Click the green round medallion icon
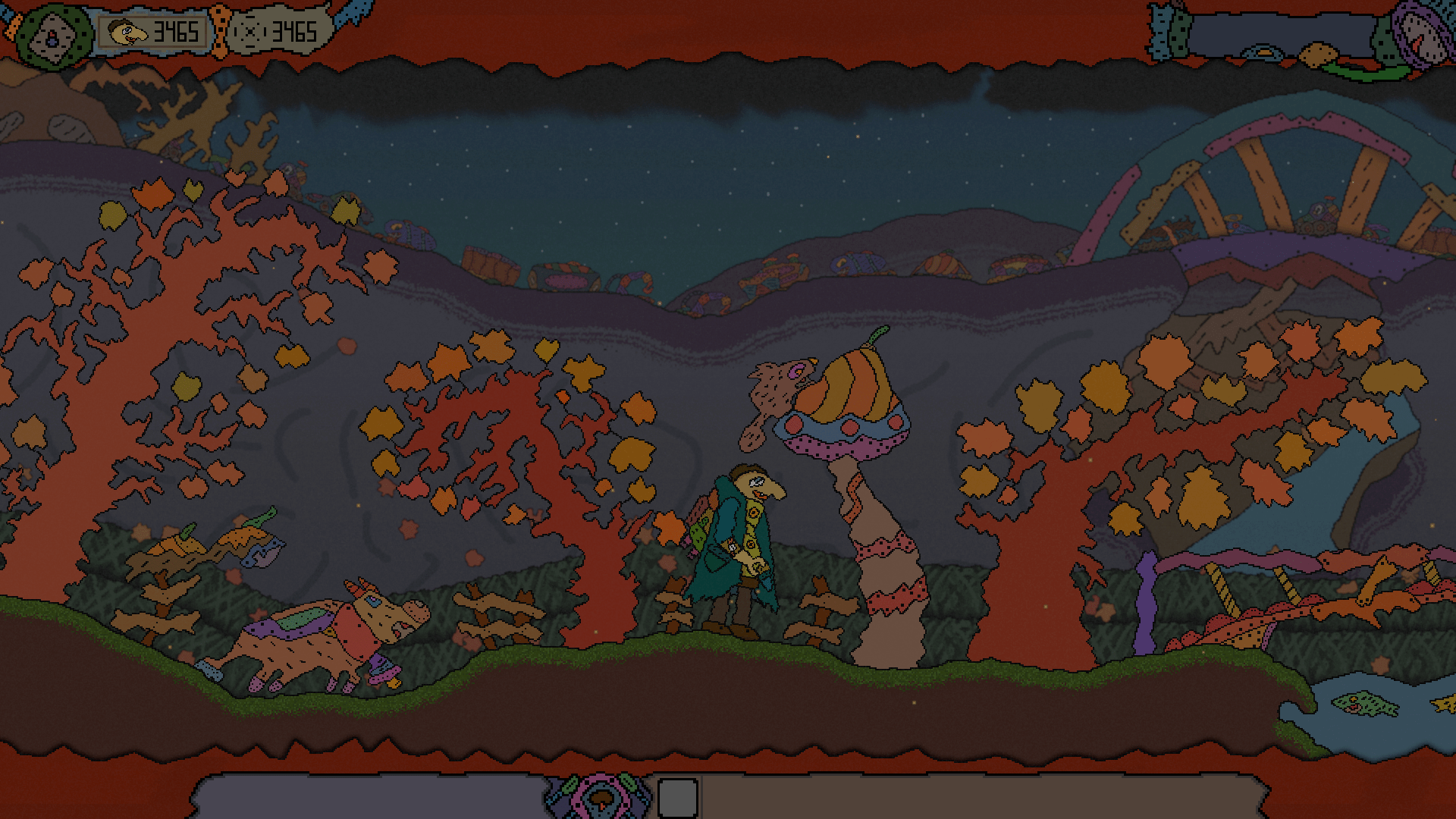 click(53, 36)
